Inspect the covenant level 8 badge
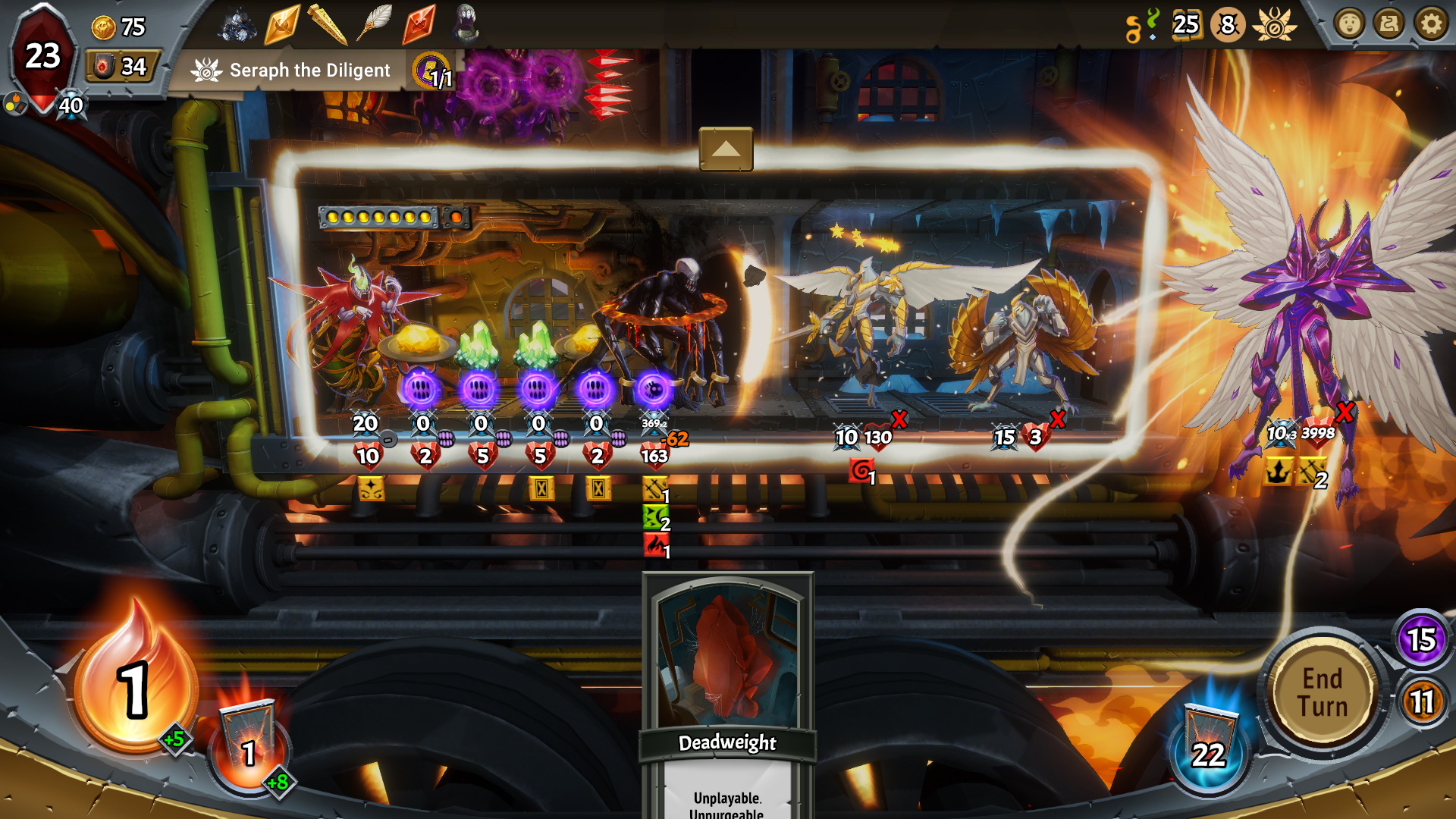The image size is (1456, 819). 1228,25
